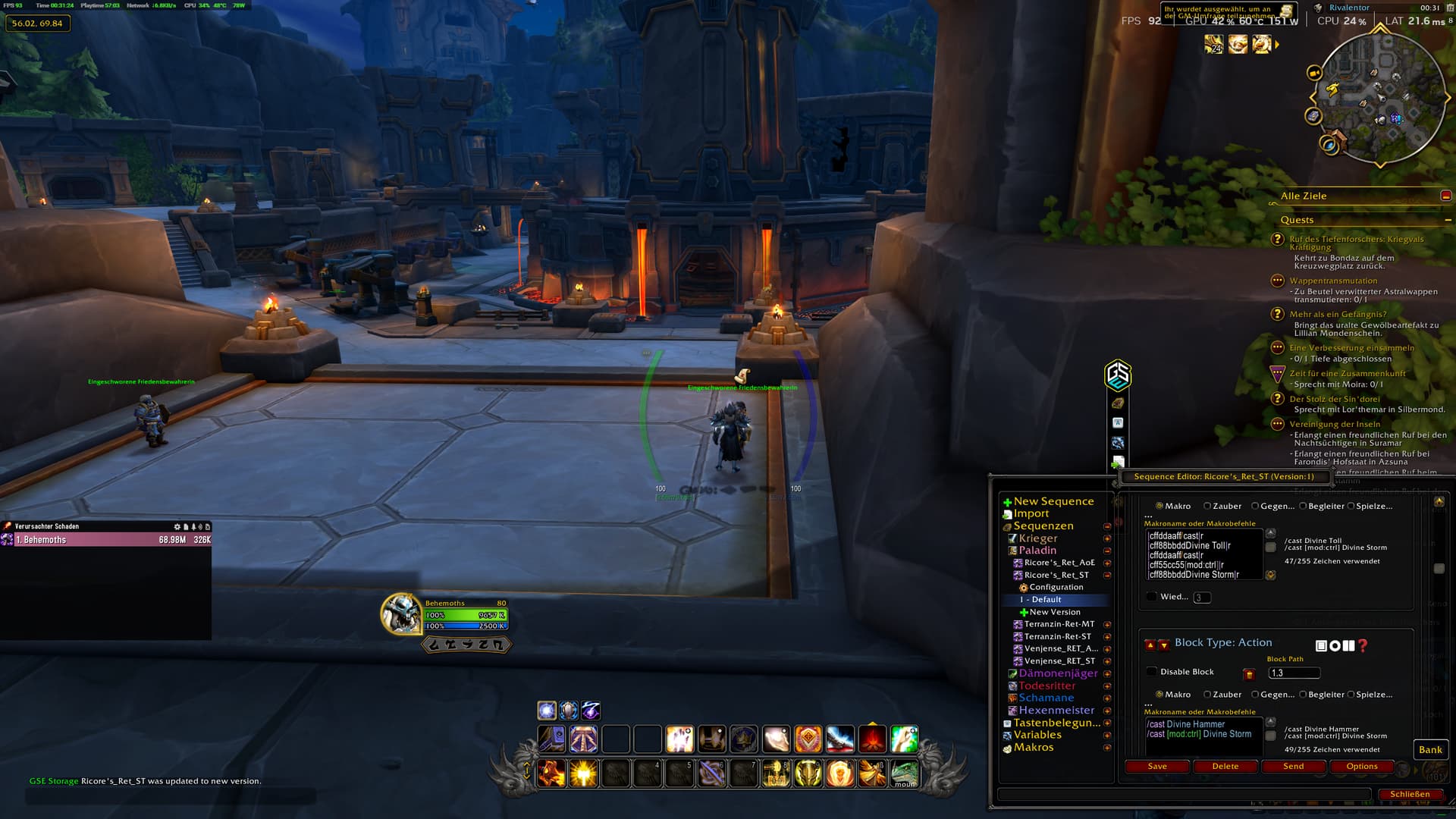
Task: Select Terranzin-Ret-MT from the sequence list
Action: [1059, 624]
